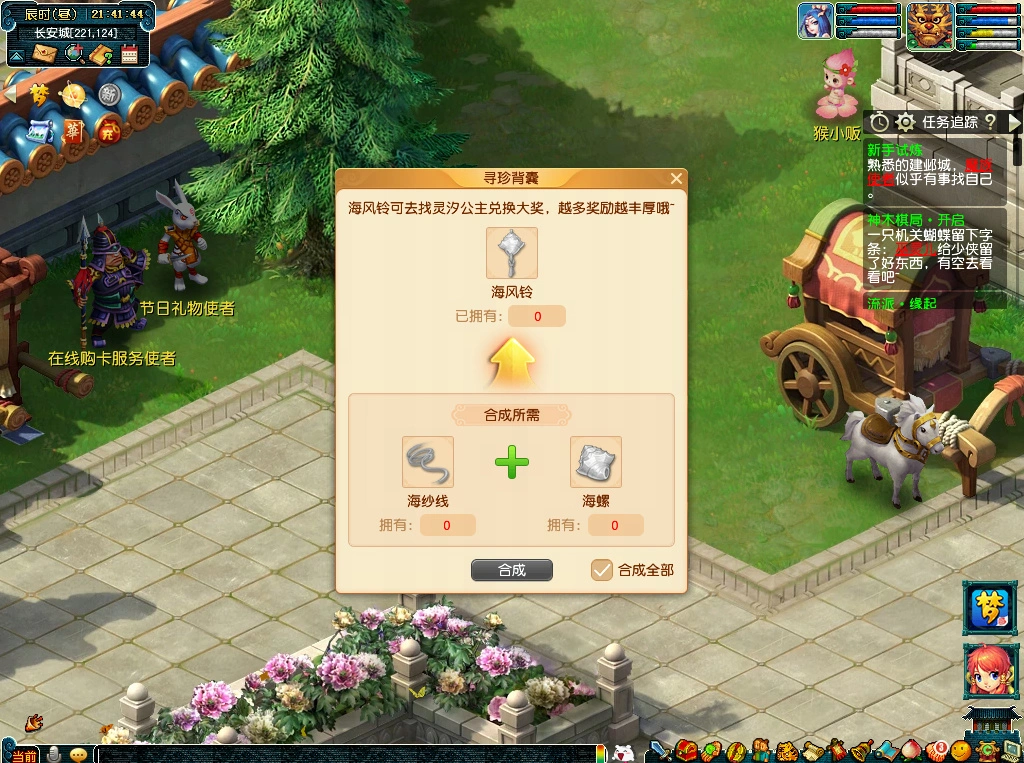Click the 合成 synthesize button

tap(511, 570)
